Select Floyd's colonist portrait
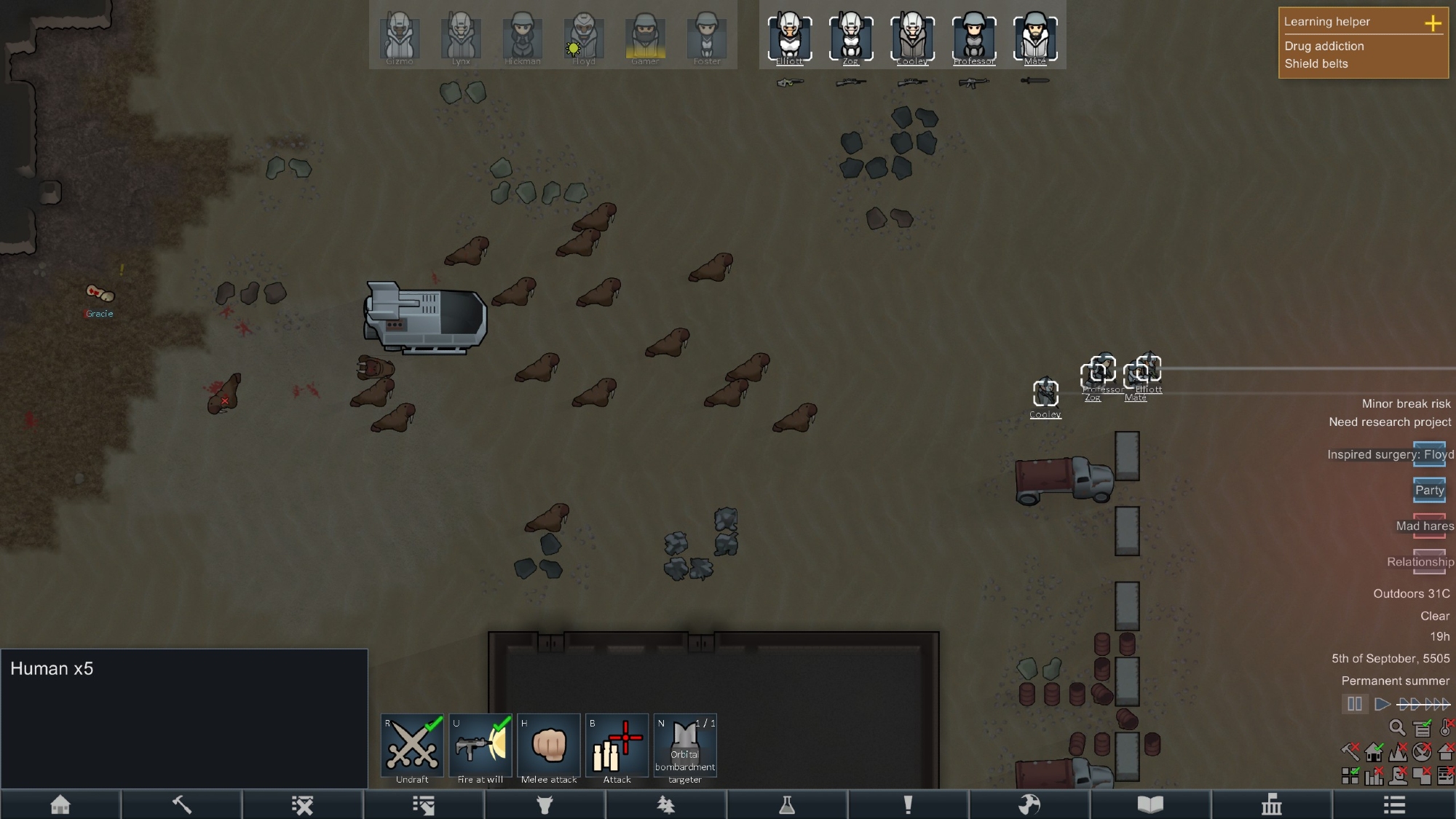 (583, 36)
